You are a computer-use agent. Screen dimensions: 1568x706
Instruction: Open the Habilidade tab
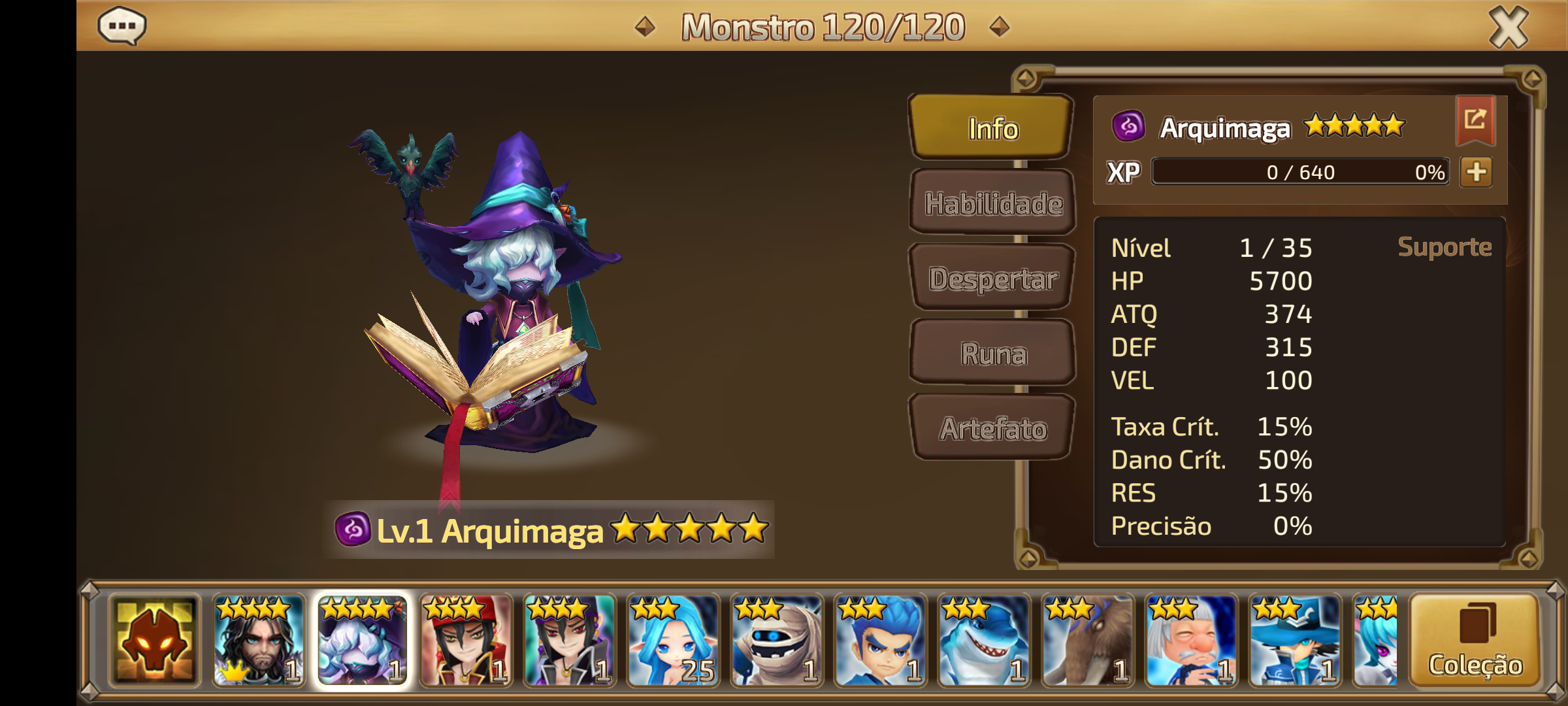point(992,203)
